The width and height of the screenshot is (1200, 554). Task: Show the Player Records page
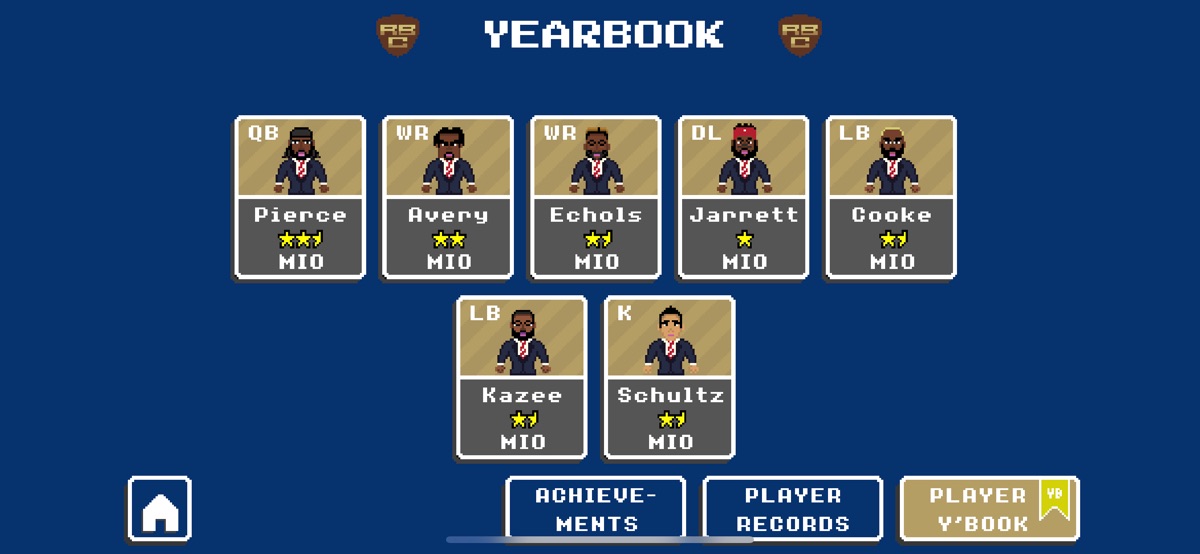click(793, 509)
